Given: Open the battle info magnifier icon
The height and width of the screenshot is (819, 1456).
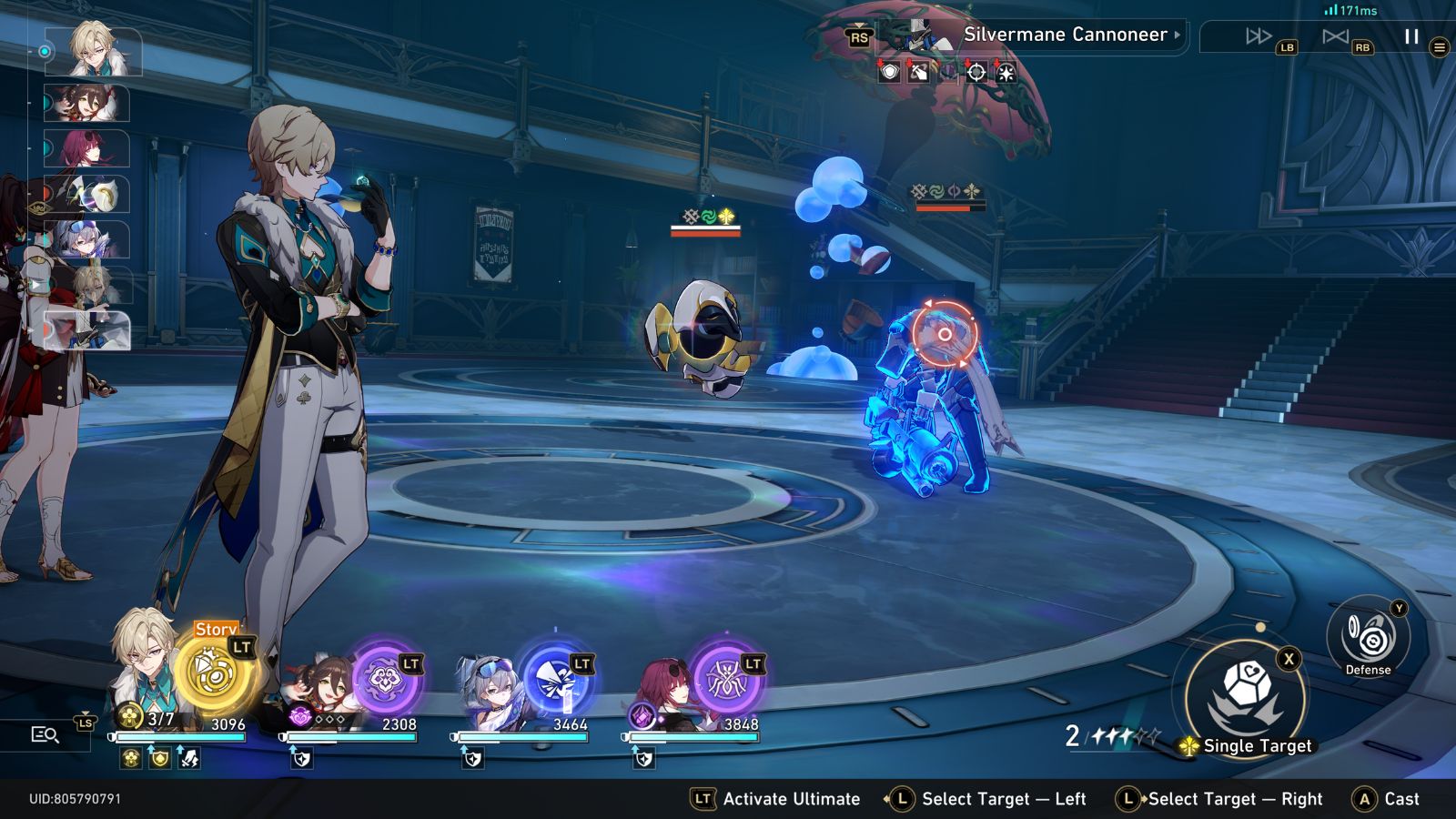Looking at the screenshot, I should click(x=45, y=734).
